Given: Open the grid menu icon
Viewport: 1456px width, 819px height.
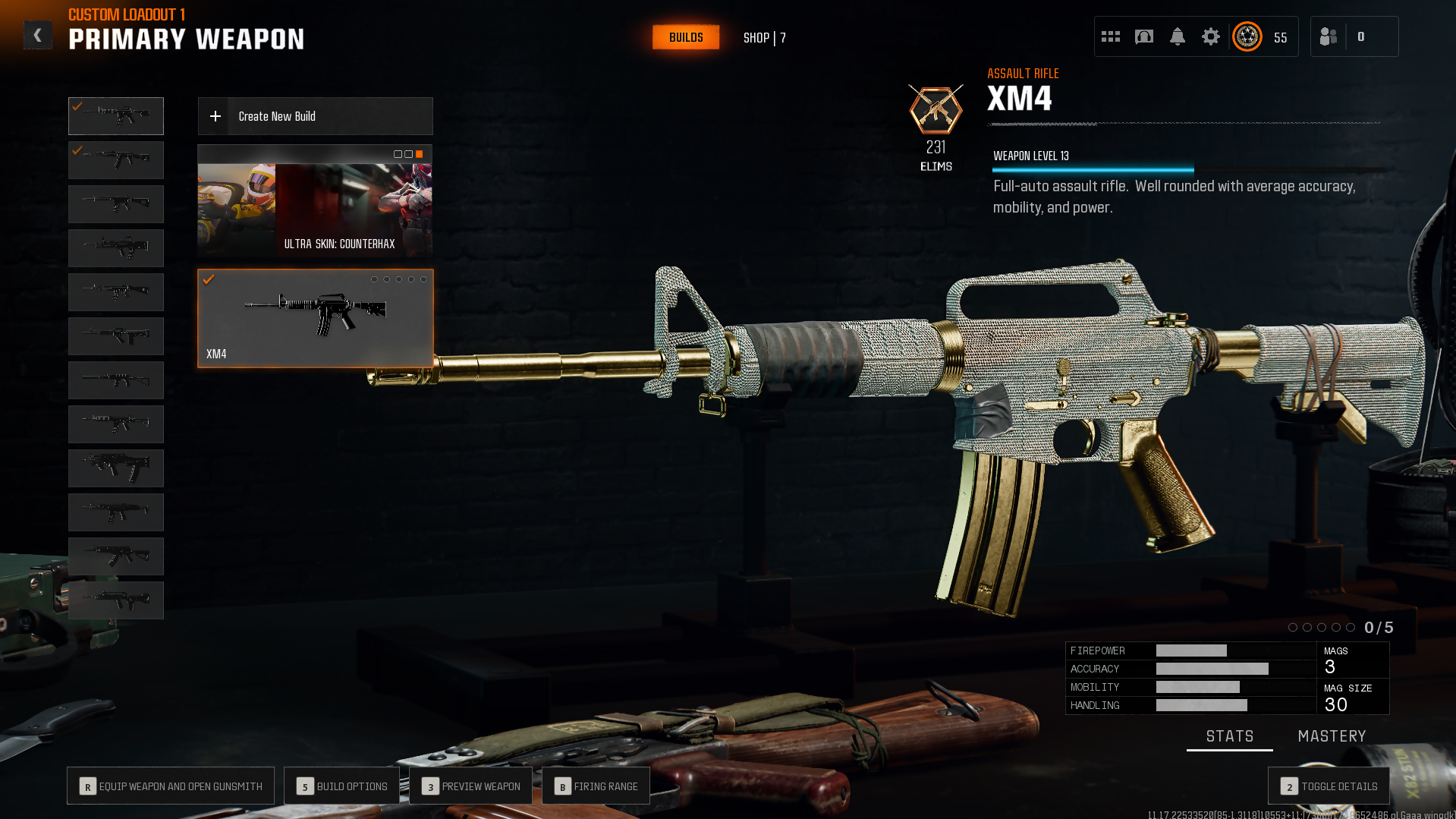Looking at the screenshot, I should point(1110,36).
